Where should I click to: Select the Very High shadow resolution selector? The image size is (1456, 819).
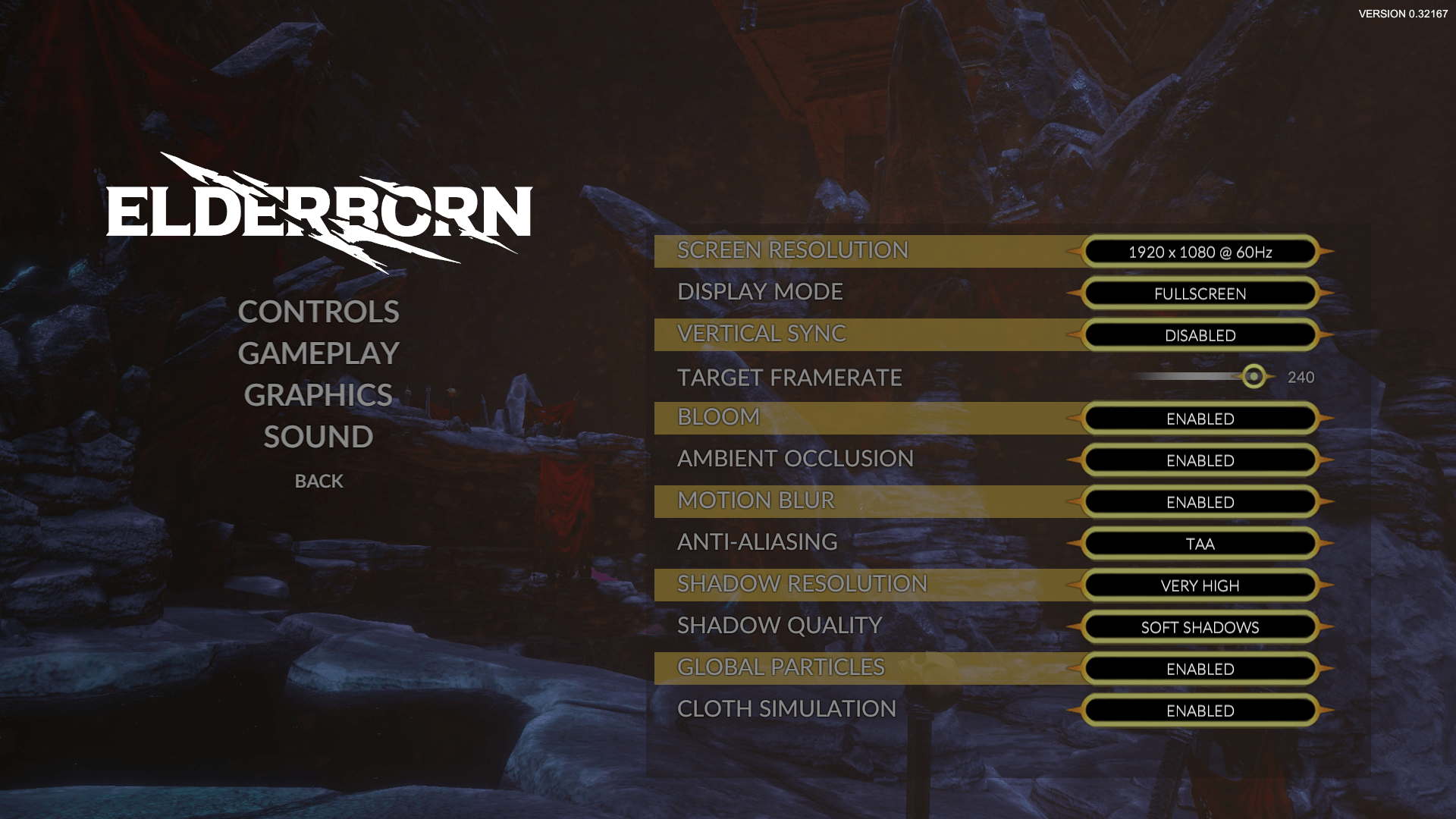click(1200, 585)
